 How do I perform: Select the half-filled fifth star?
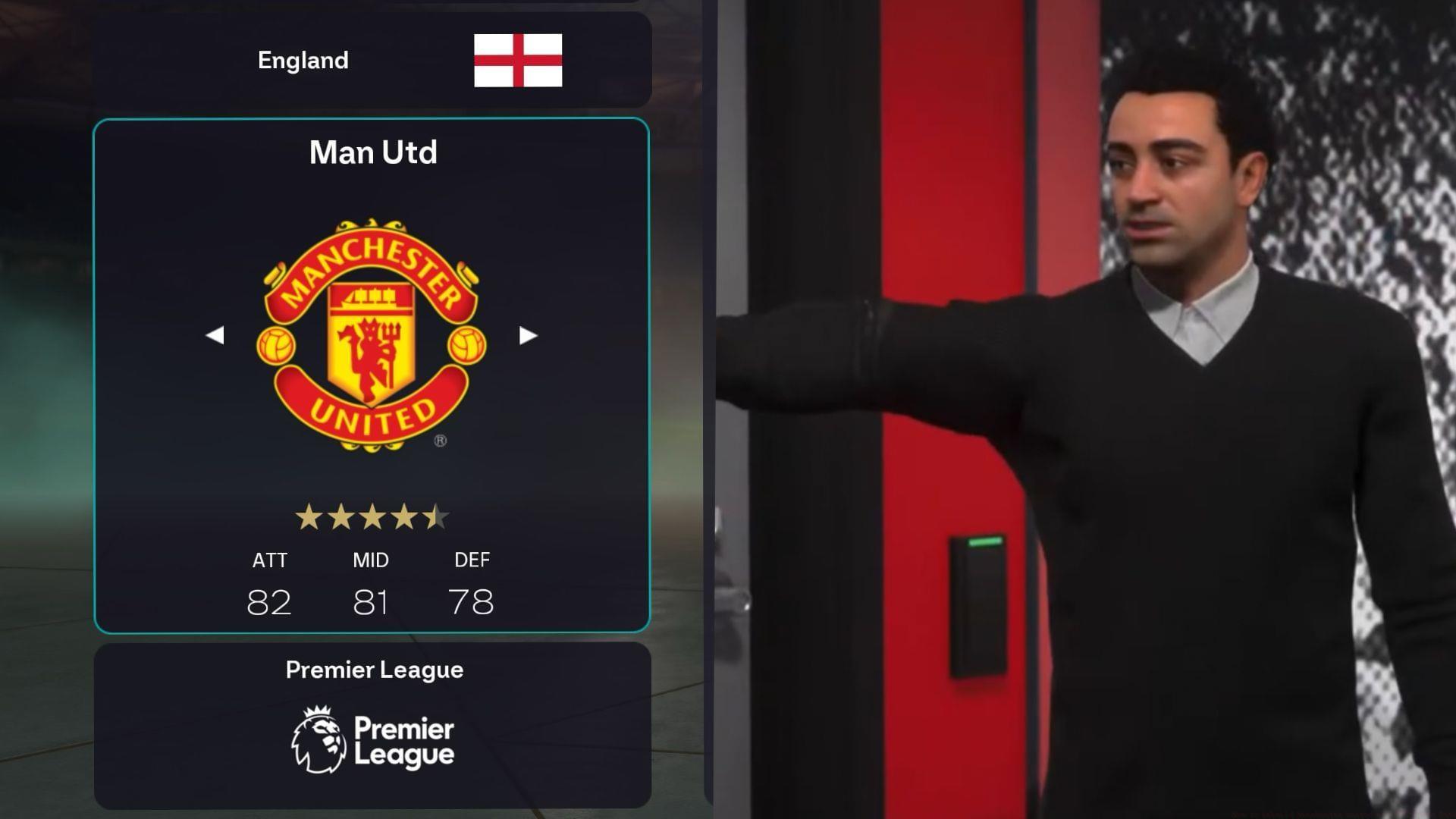[x=435, y=515]
